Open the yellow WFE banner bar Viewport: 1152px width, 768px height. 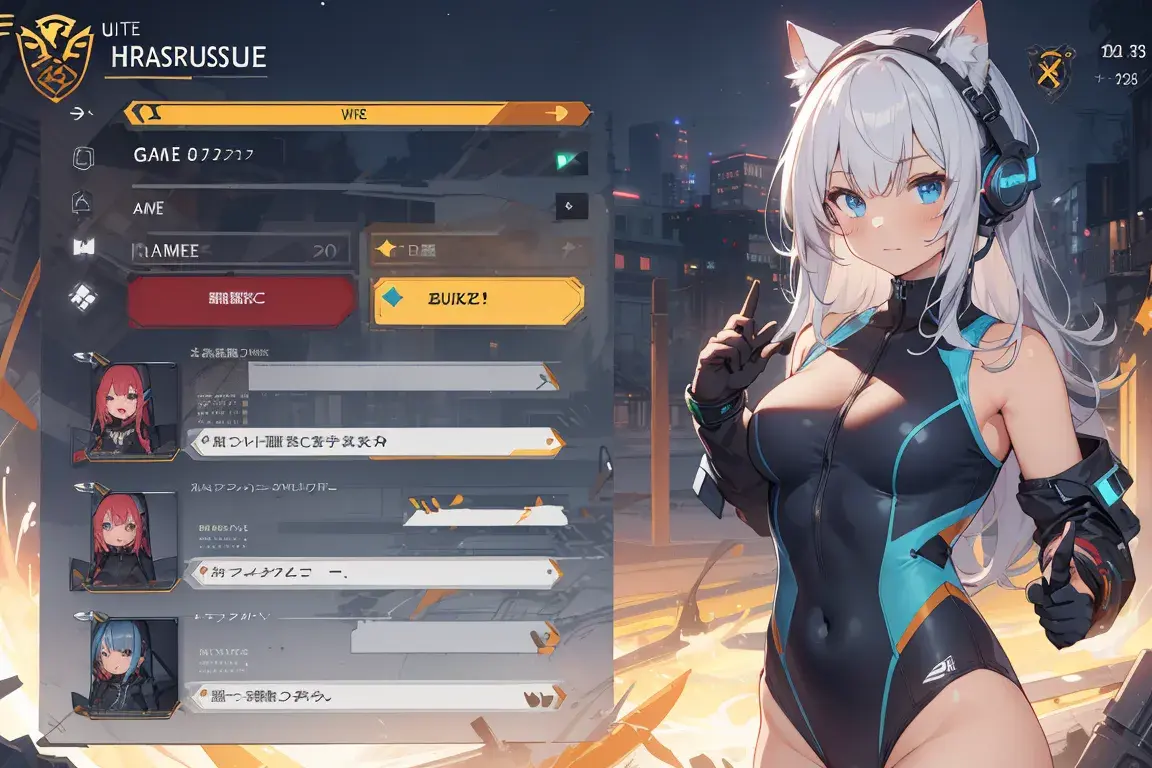(356, 113)
